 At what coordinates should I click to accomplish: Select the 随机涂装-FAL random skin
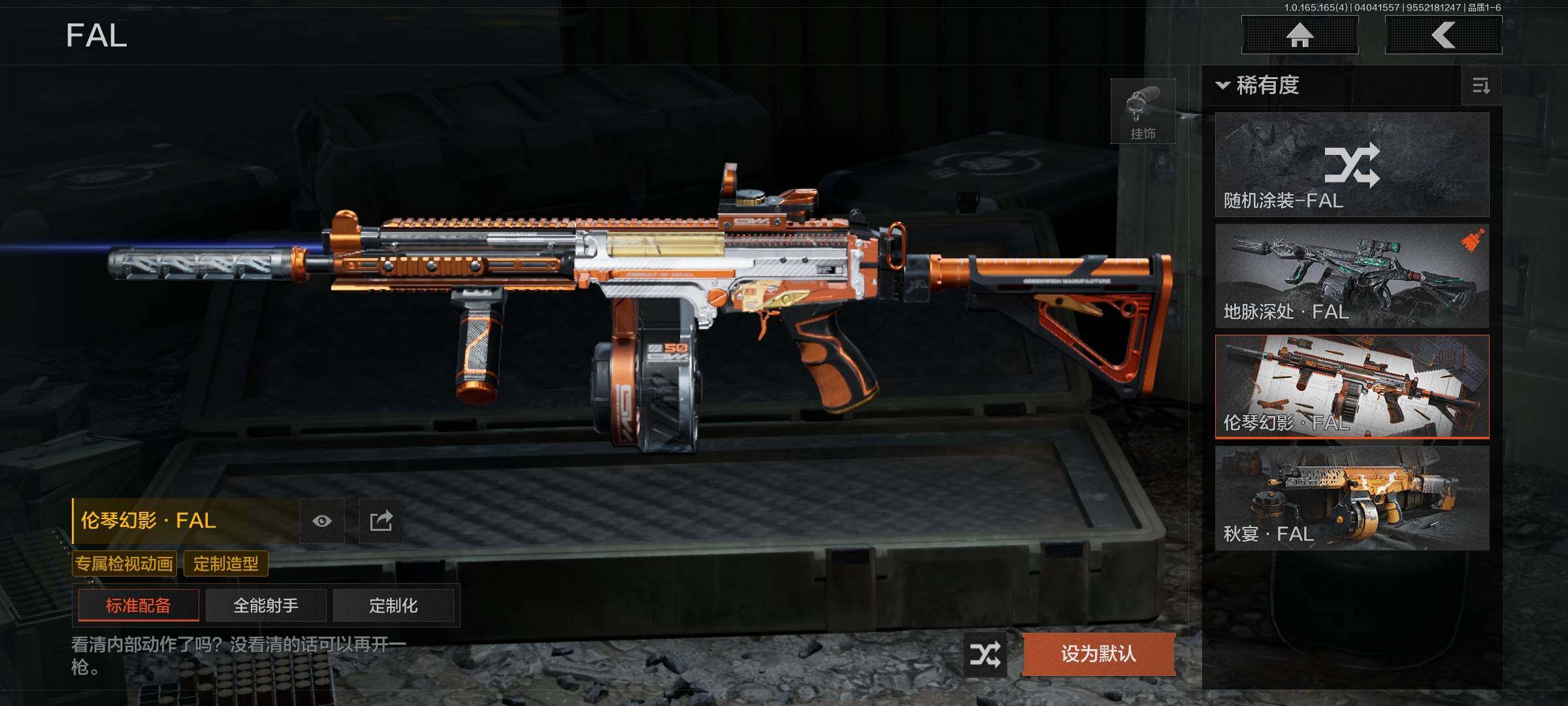point(1352,165)
